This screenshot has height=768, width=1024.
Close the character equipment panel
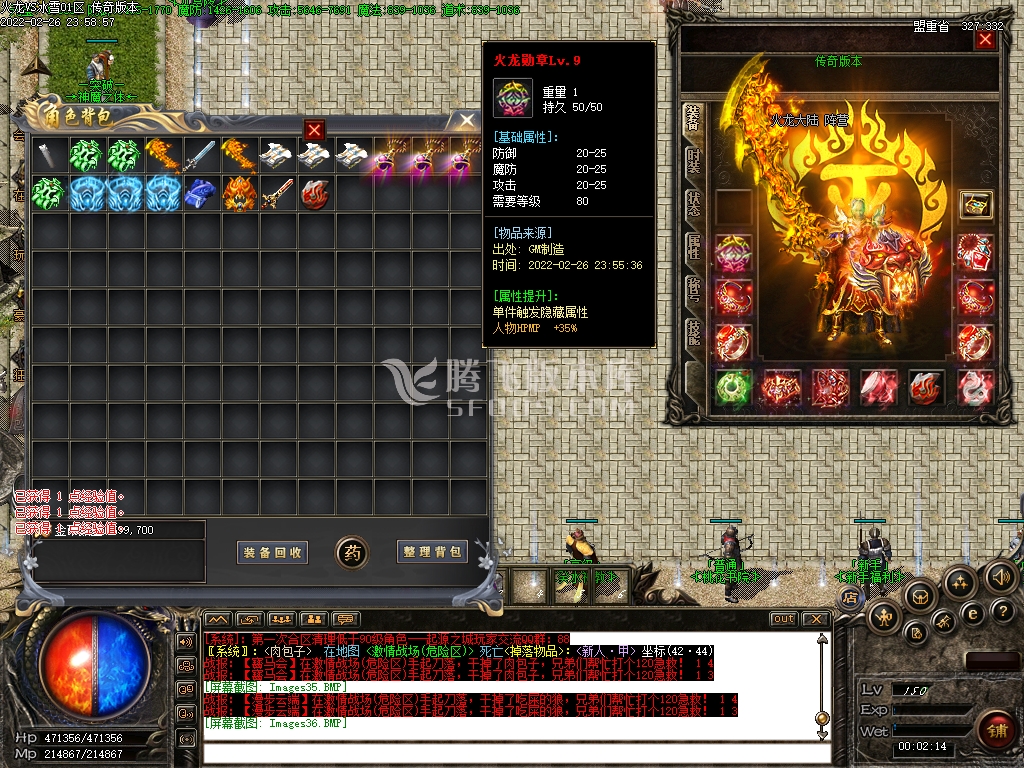click(x=985, y=40)
